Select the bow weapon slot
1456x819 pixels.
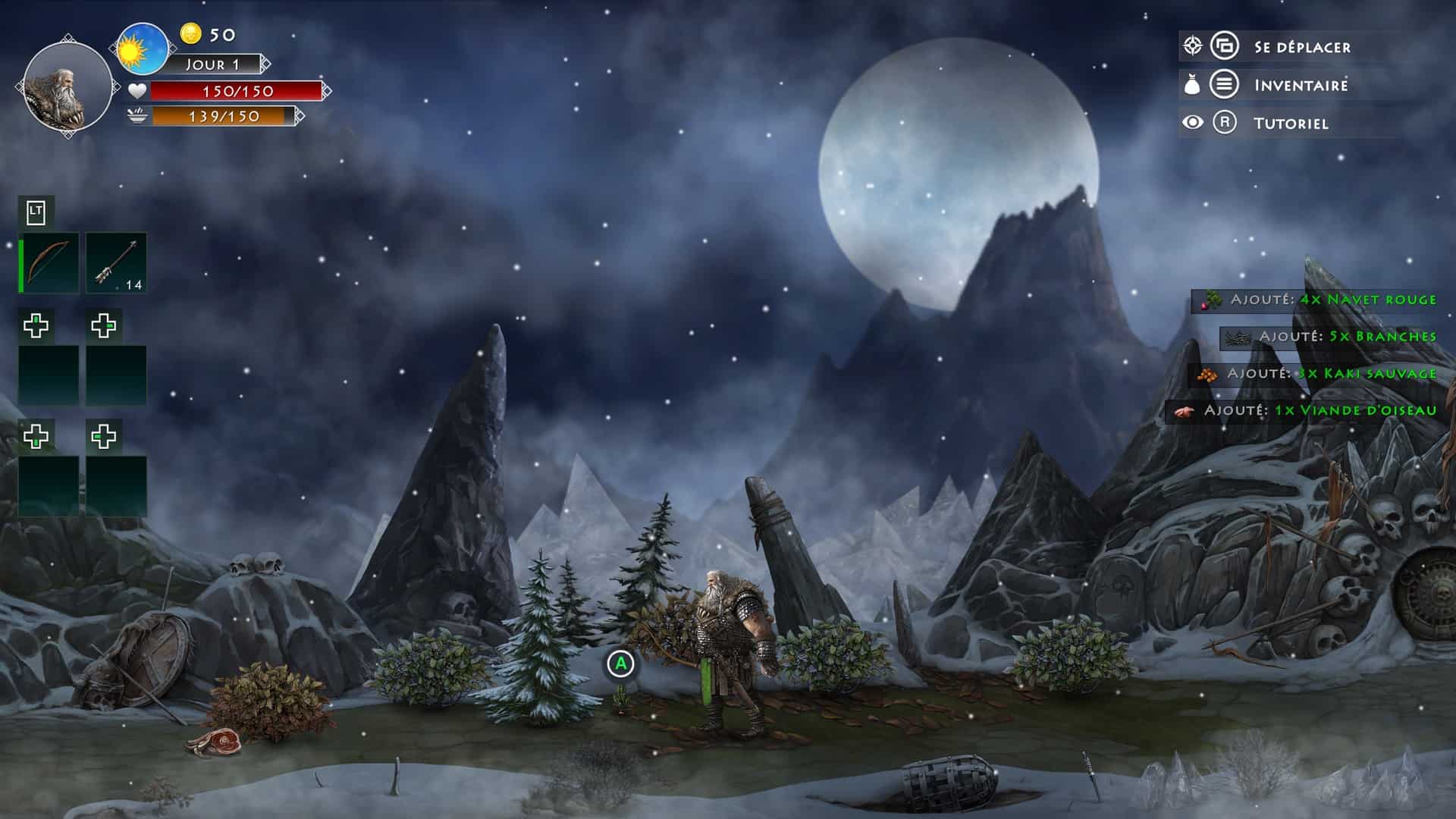tap(50, 262)
